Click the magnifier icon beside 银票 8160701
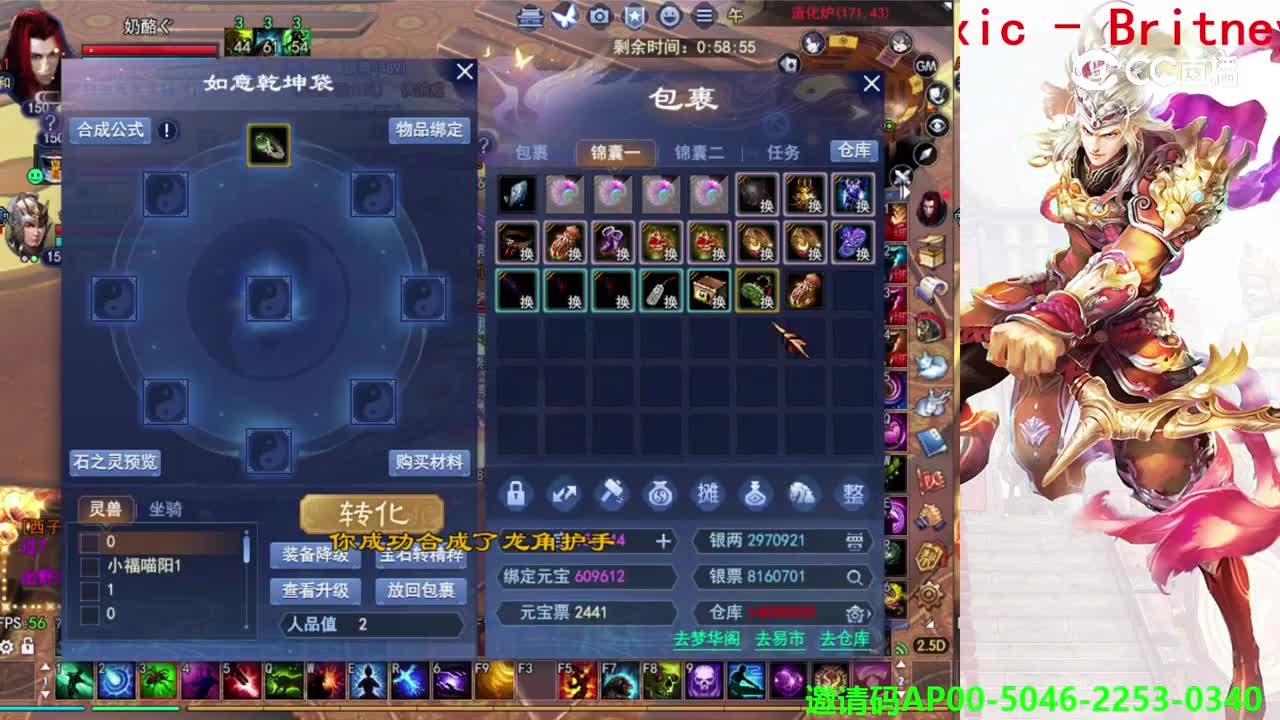 click(x=853, y=577)
